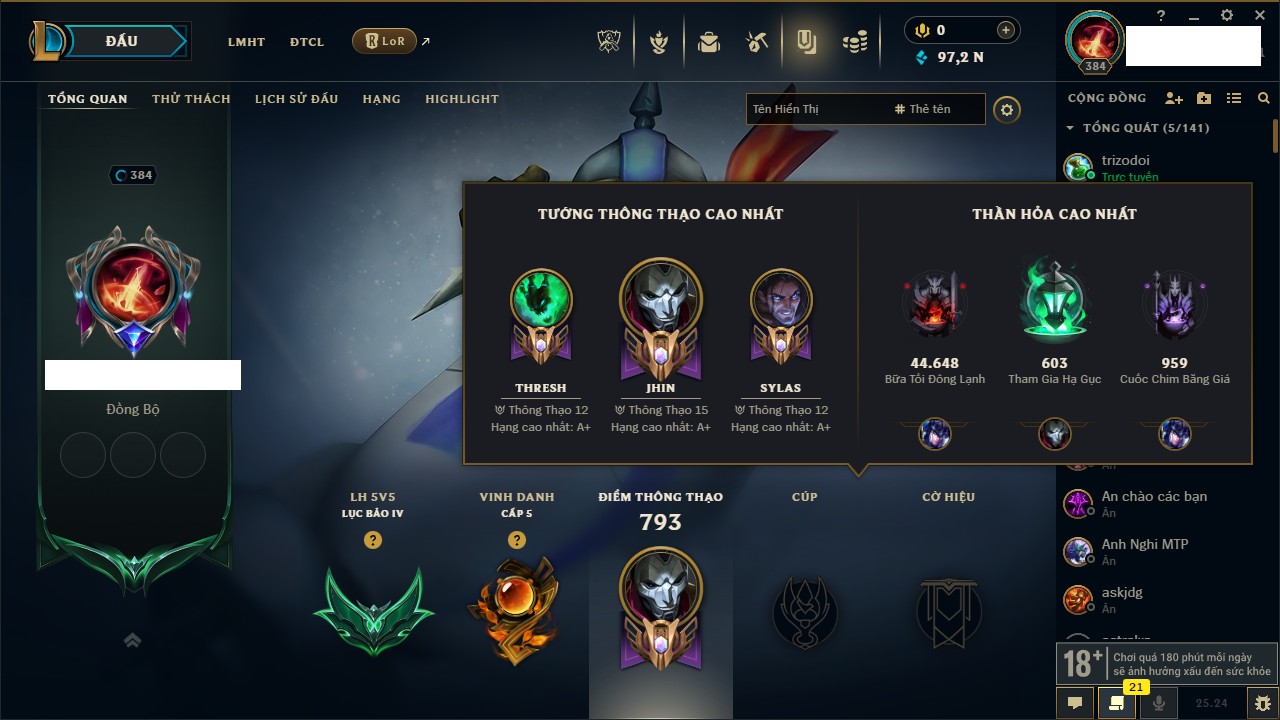The image size is (1280, 720).
Task: Click the plus button to add currency
Action: tap(1005, 31)
